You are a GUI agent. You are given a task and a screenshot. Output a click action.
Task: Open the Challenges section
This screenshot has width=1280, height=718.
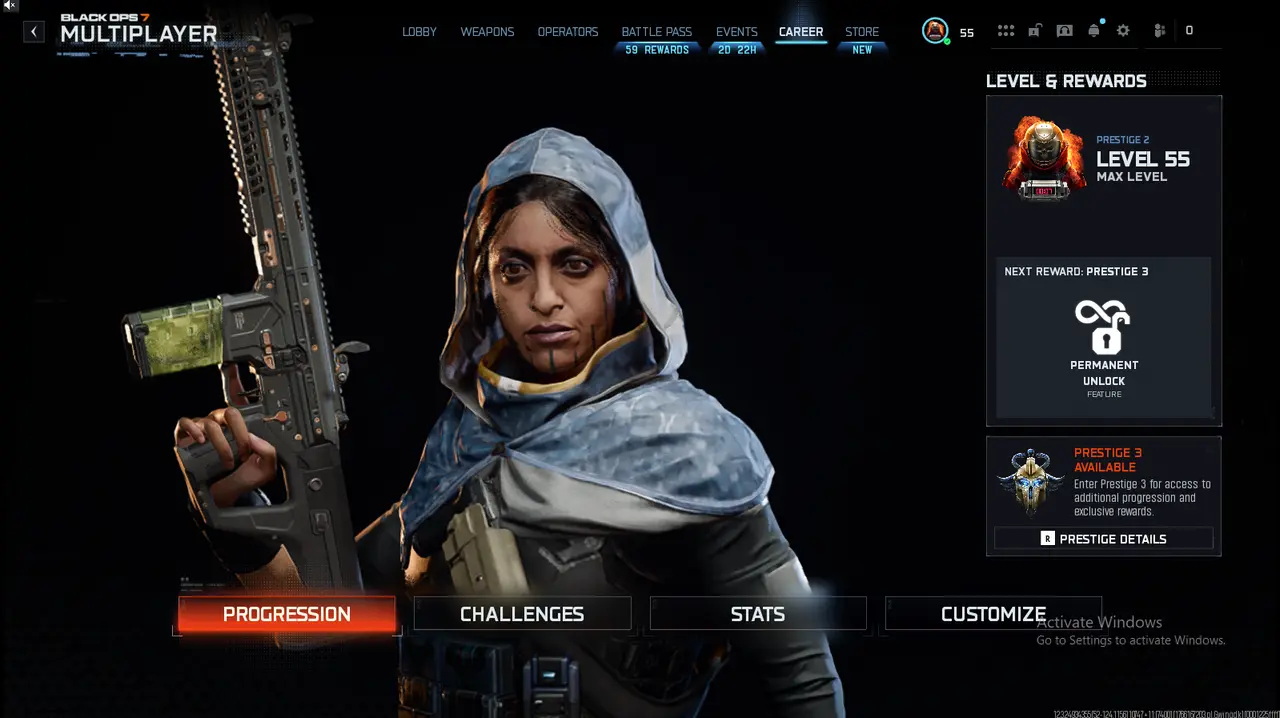tap(522, 614)
